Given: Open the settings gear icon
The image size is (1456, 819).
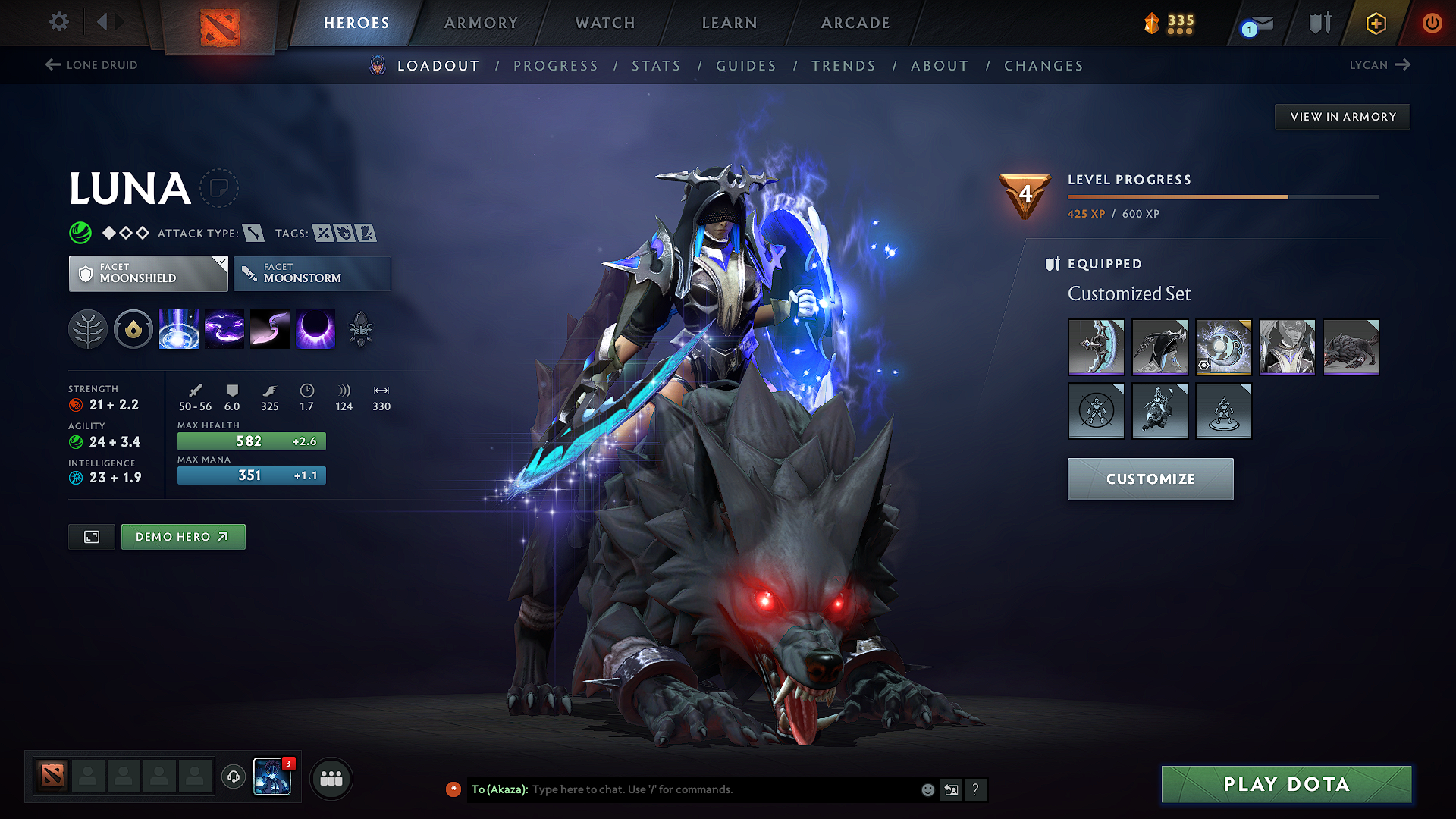Looking at the screenshot, I should [x=58, y=21].
